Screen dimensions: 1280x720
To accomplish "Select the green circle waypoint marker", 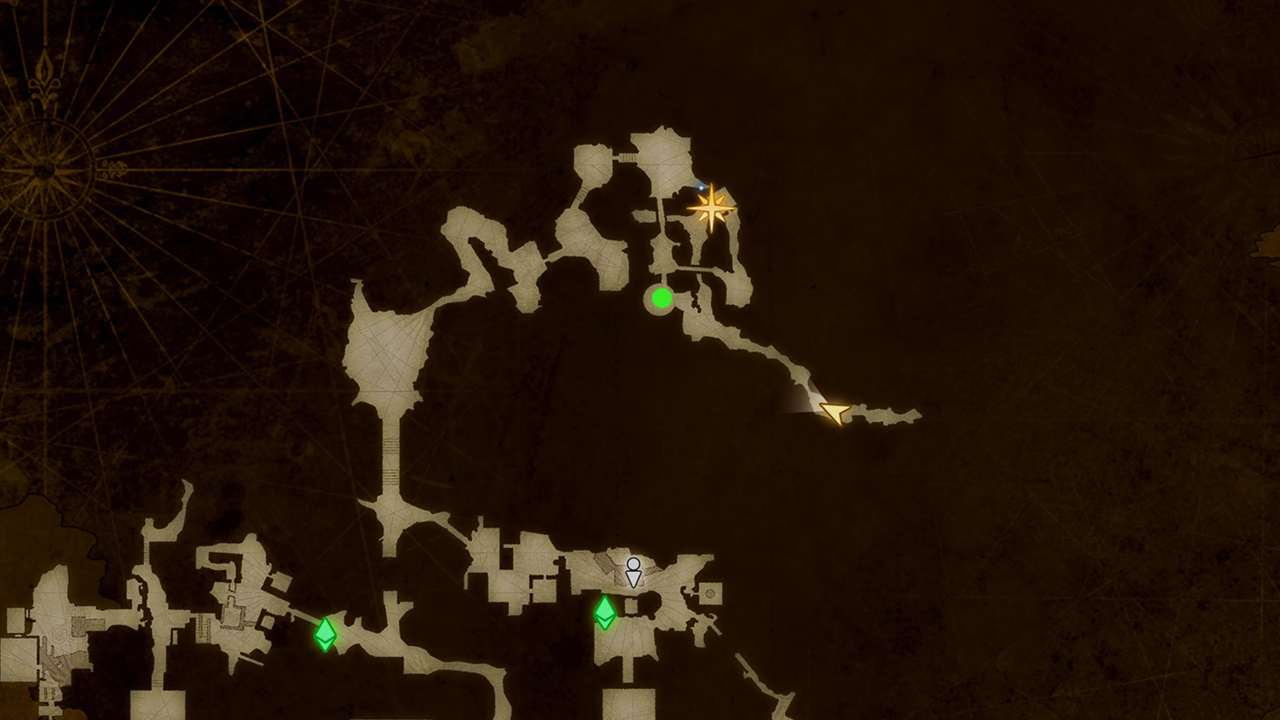I will (660, 298).
